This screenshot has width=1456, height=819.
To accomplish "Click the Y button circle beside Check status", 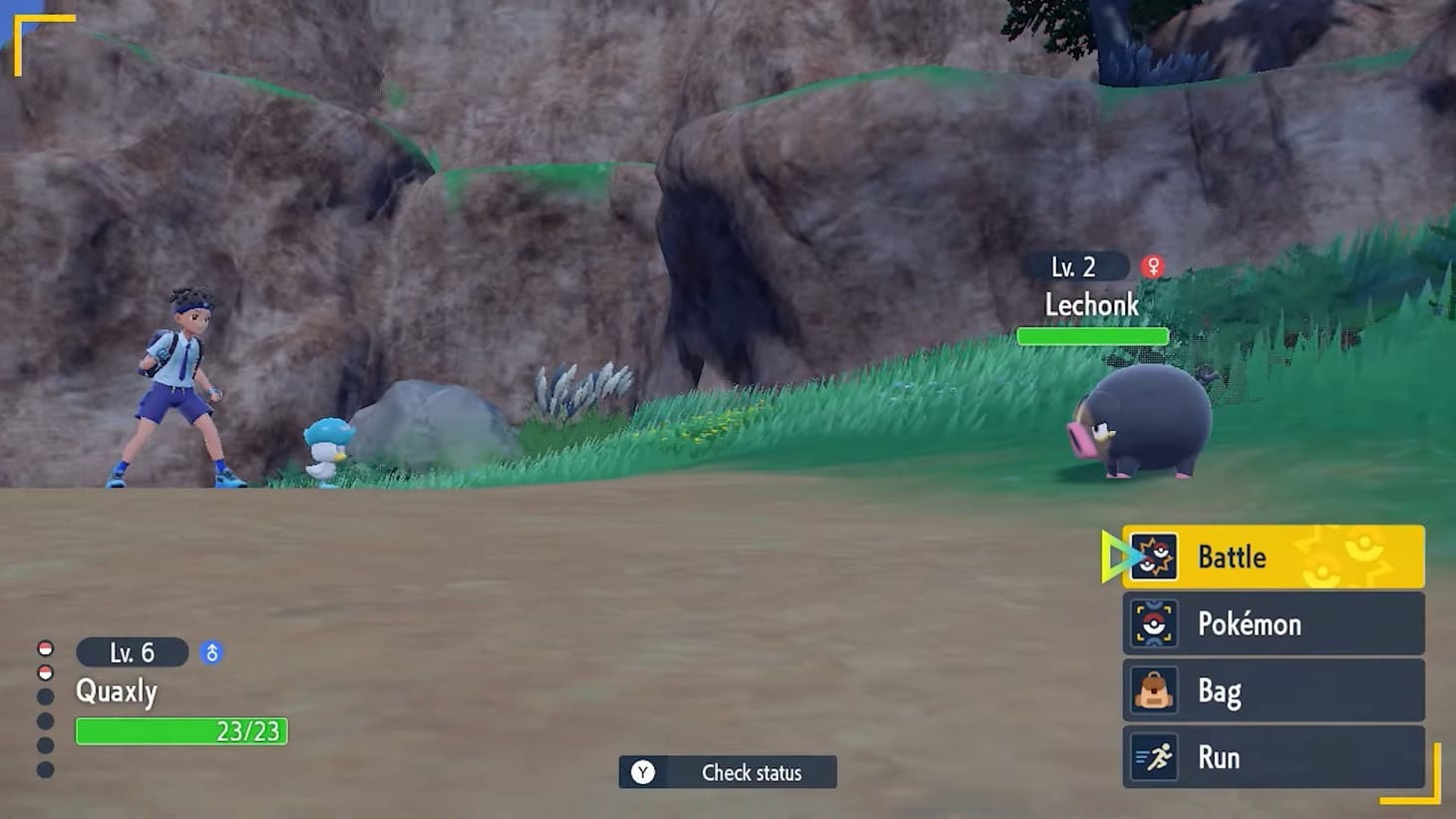I will point(643,772).
